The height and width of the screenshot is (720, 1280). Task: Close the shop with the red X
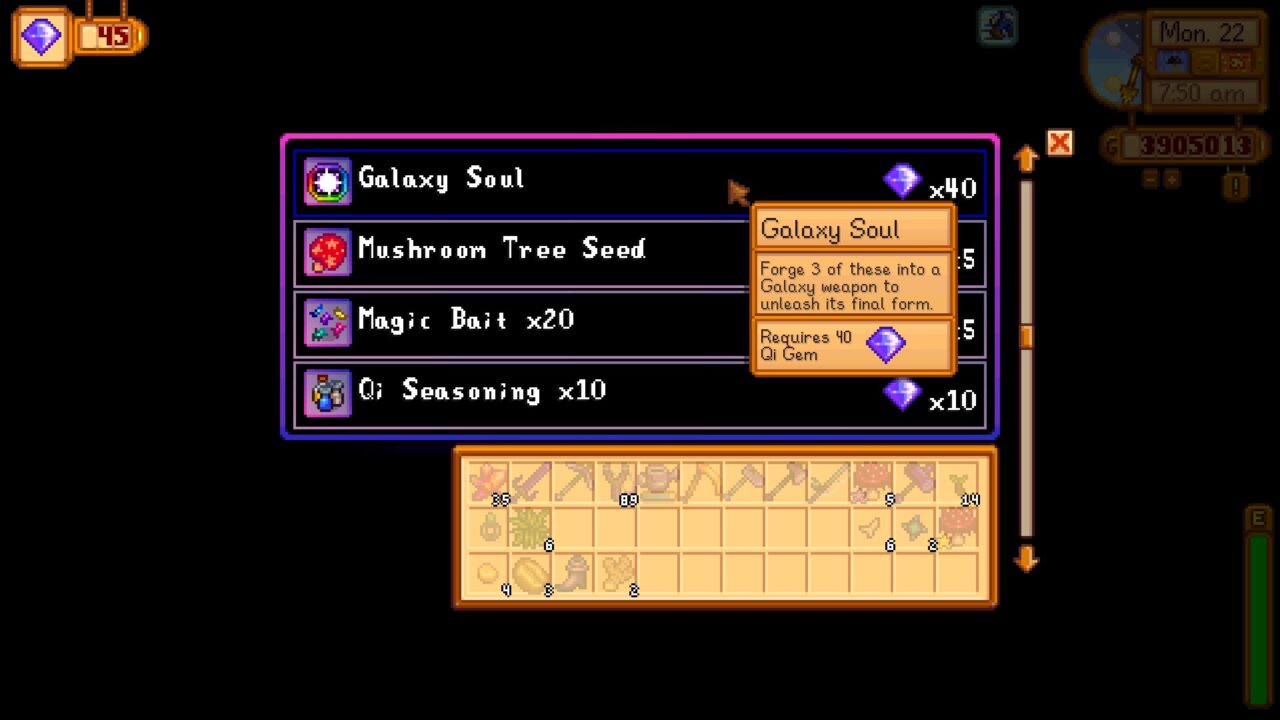pyautogui.click(x=1059, y=143)
